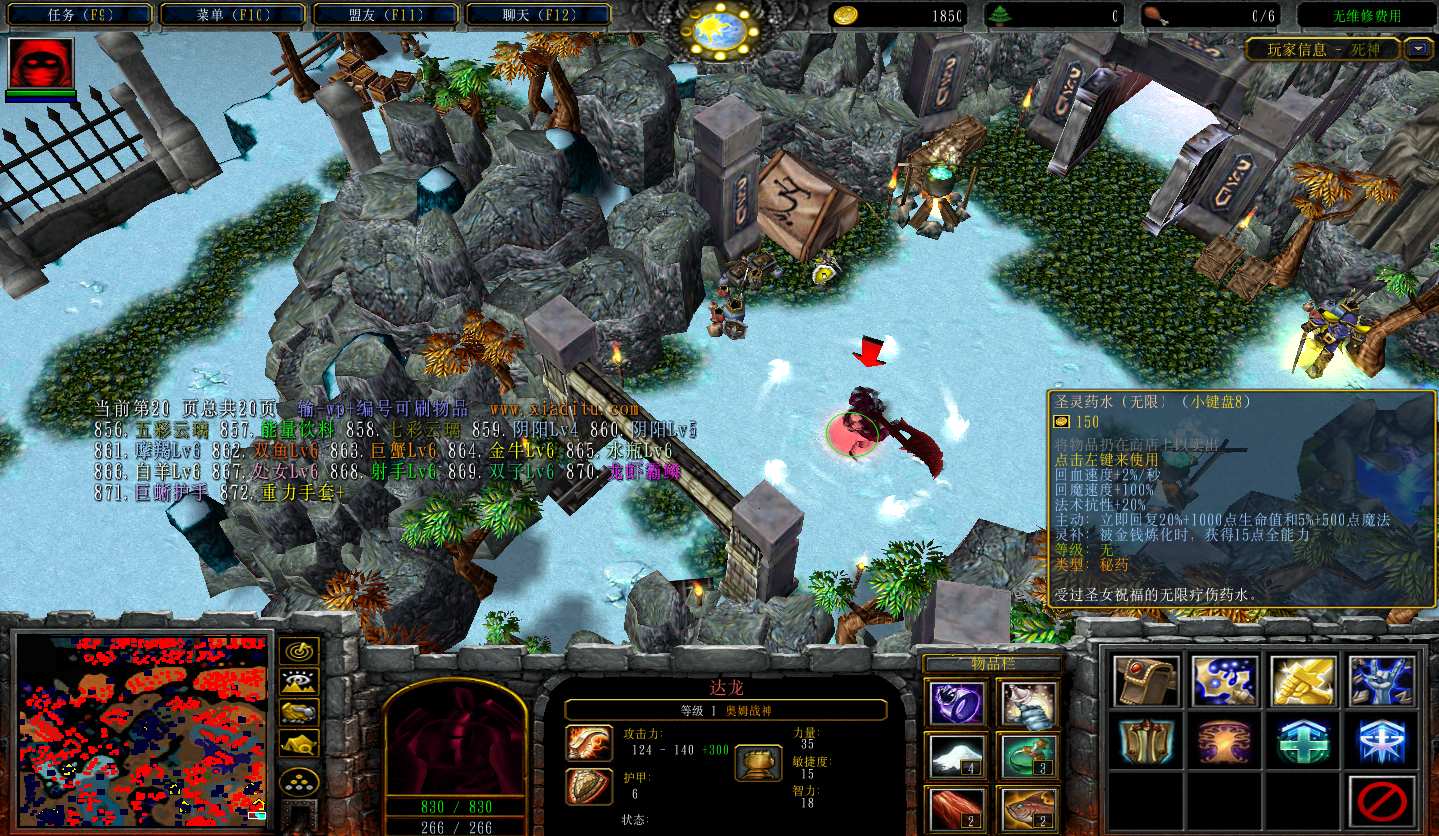Screen dimensions: 1439x836
Task: Toggle minimap terrain display with eye button
Action: [x=299, y=681]
